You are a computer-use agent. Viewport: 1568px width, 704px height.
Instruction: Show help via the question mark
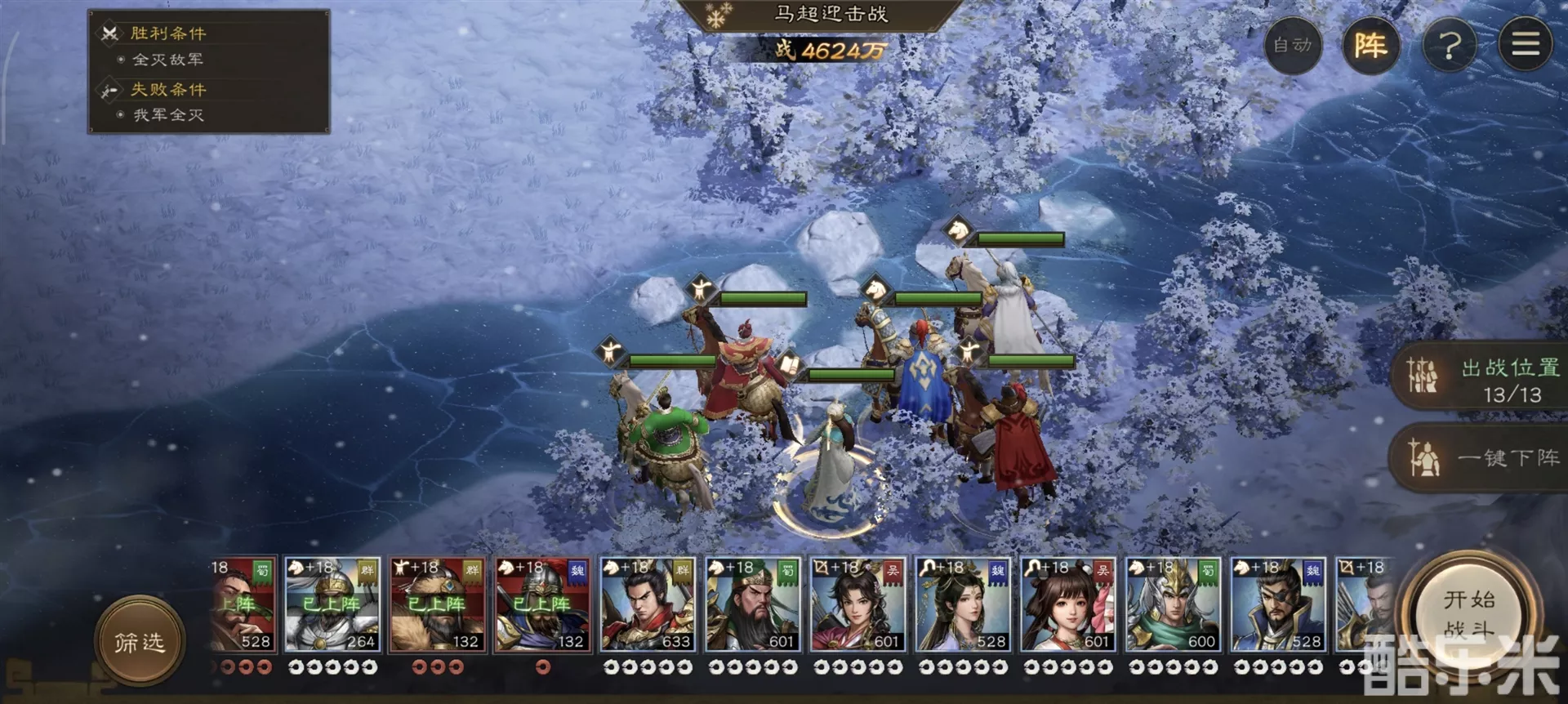[x=1449, y=45]
